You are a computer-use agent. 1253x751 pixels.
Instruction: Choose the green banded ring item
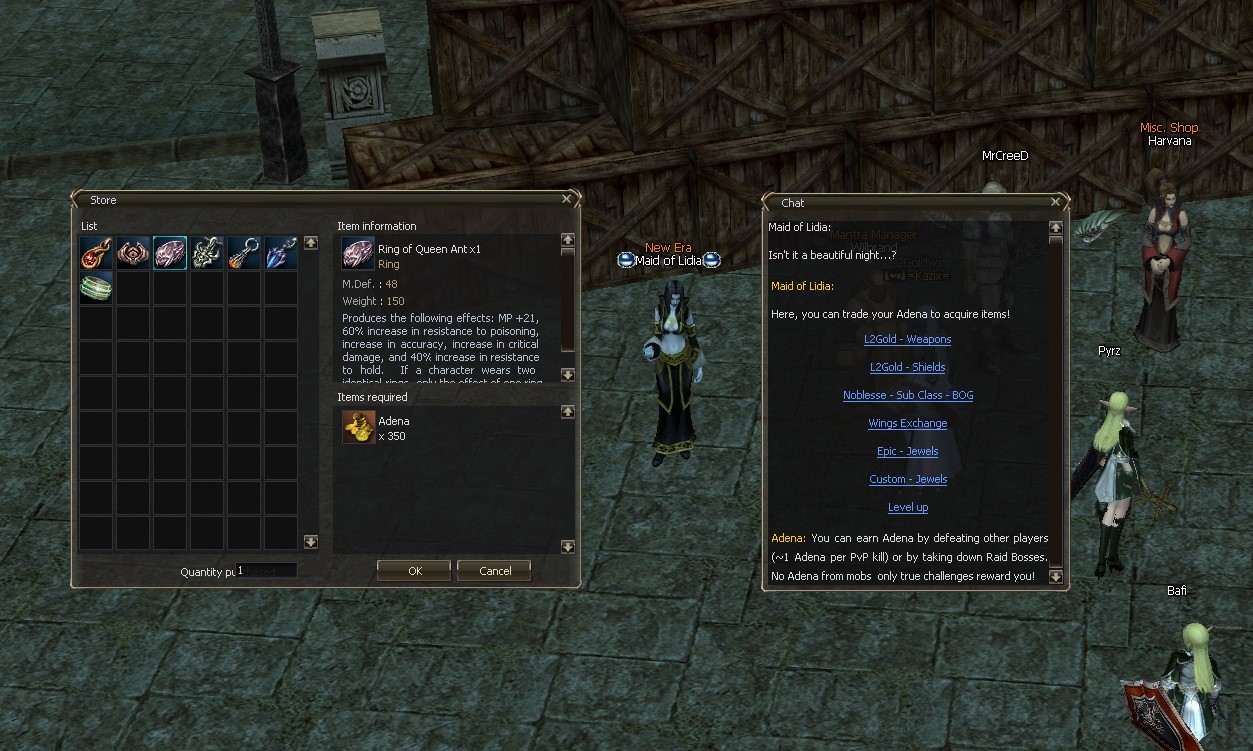point(96,288)
